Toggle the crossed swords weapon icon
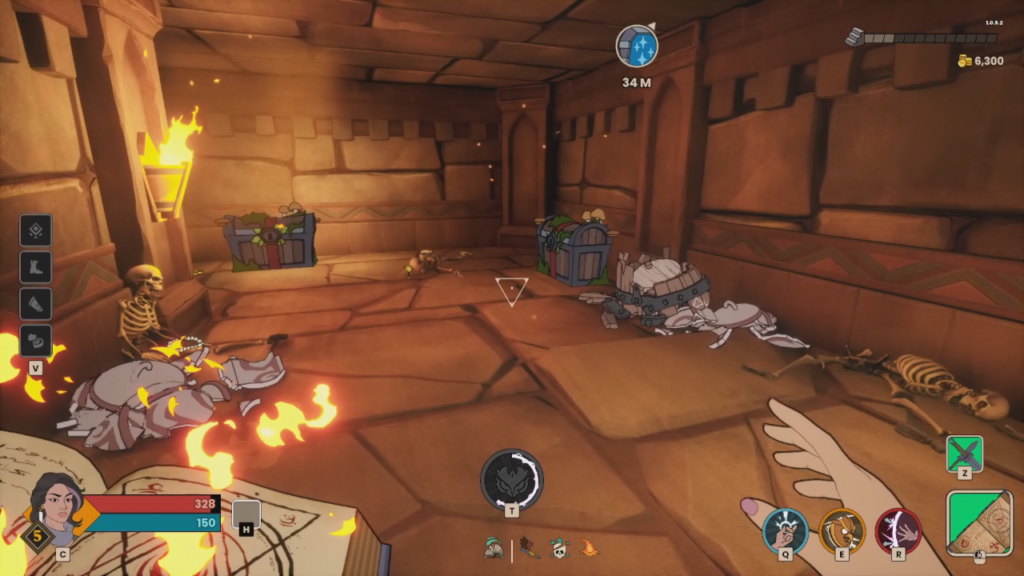Image resolution: width=1024 pixels, height=576 pixels. pyautogui.click(x=965, y=453)
